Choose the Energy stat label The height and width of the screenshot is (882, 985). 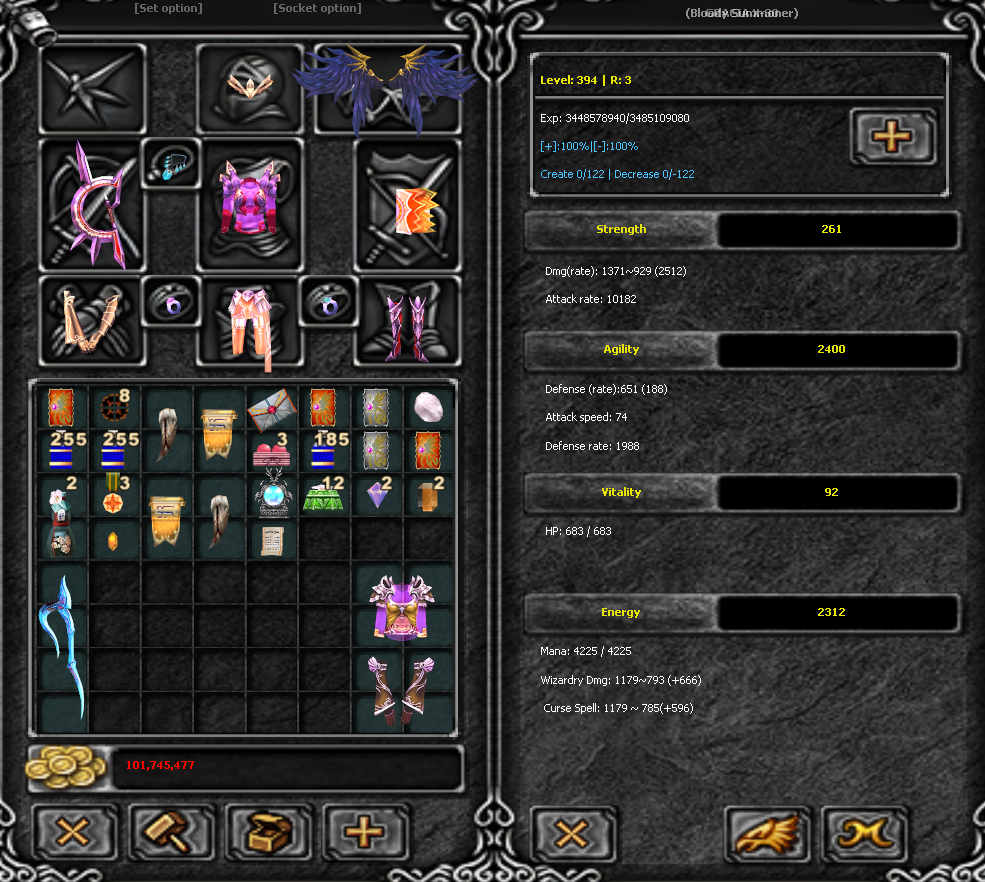pos(621,612)
